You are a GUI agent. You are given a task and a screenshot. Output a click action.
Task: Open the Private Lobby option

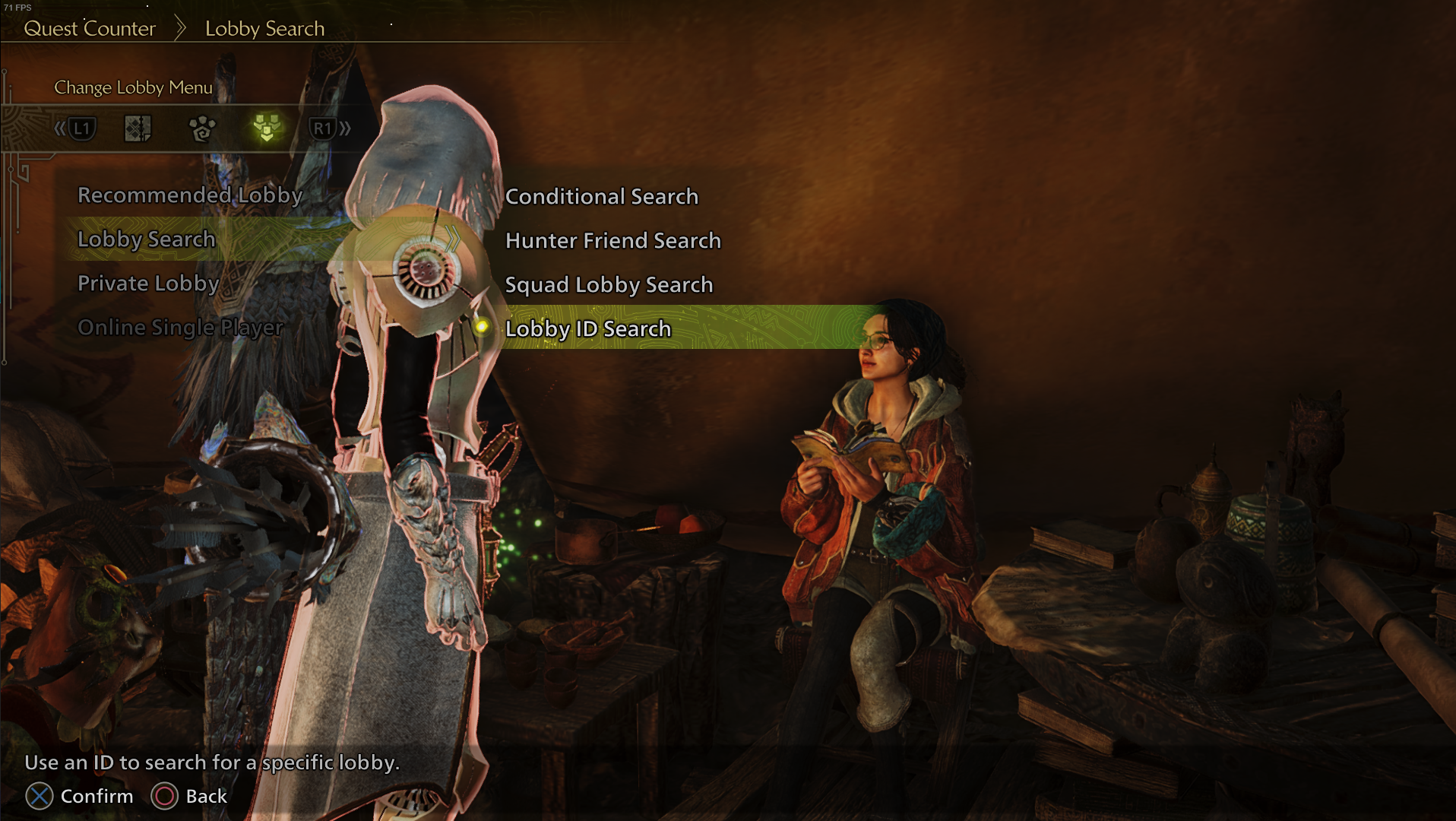(148, 284)
